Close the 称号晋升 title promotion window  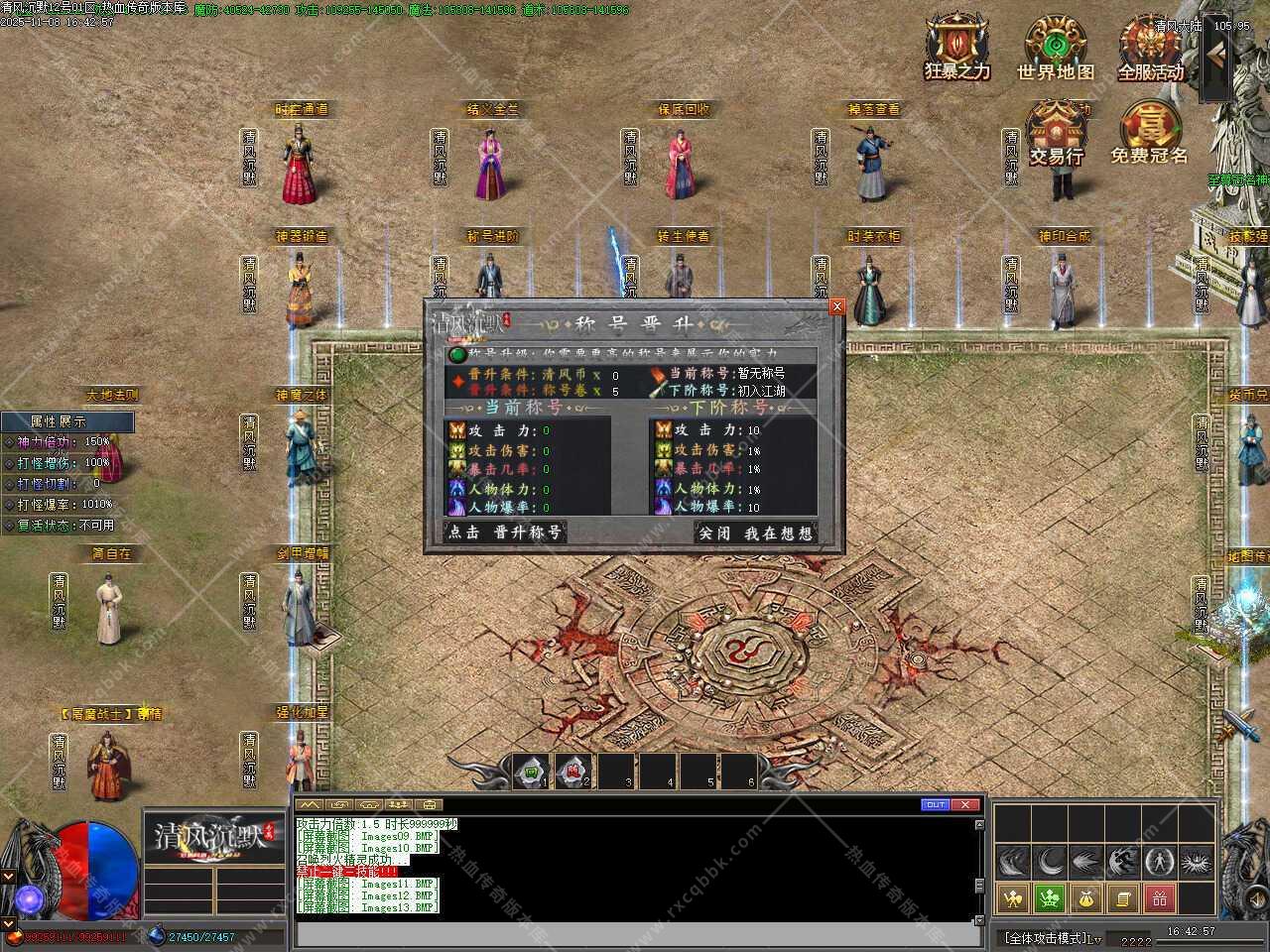click(836, 307)
